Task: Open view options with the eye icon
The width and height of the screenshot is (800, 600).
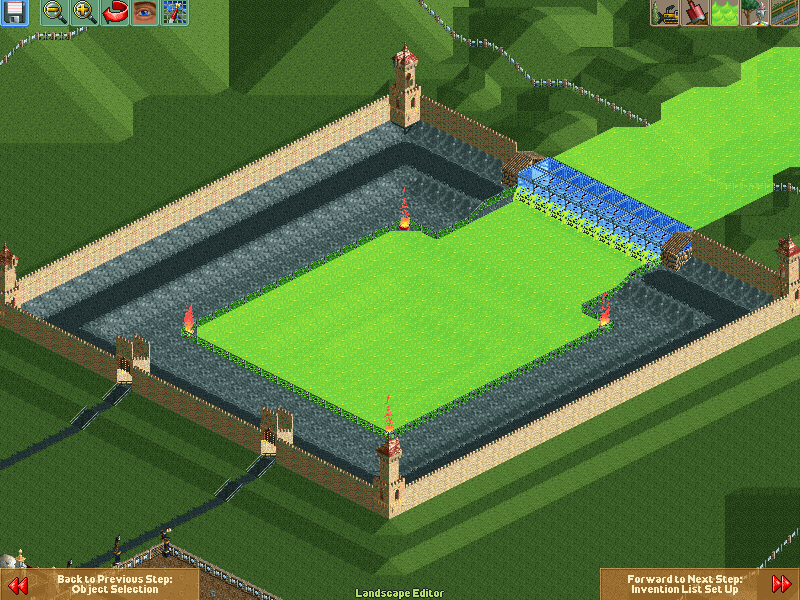Action: click(145, 13)
